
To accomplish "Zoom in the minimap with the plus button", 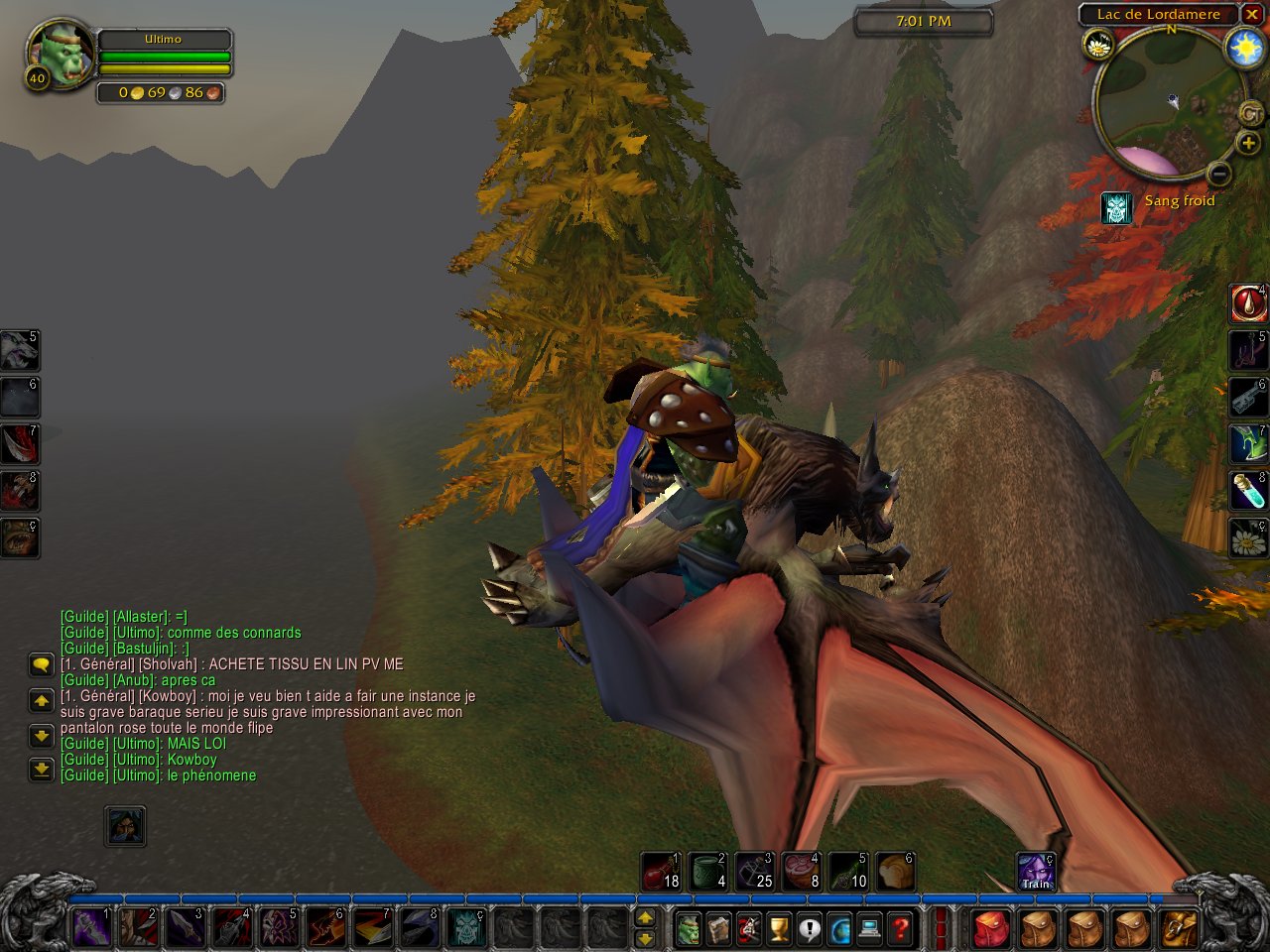I will [1247, 144].
